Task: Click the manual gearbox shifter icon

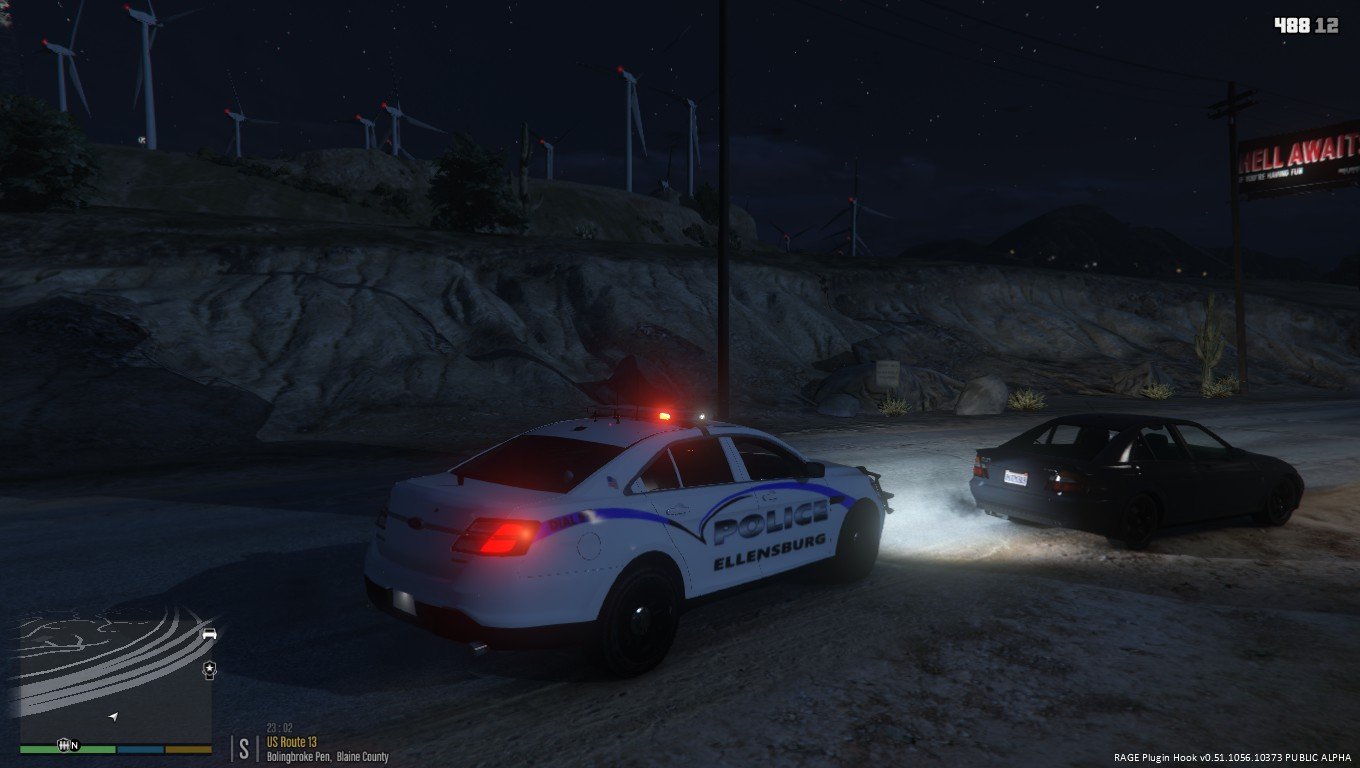Action: (65, 745)
